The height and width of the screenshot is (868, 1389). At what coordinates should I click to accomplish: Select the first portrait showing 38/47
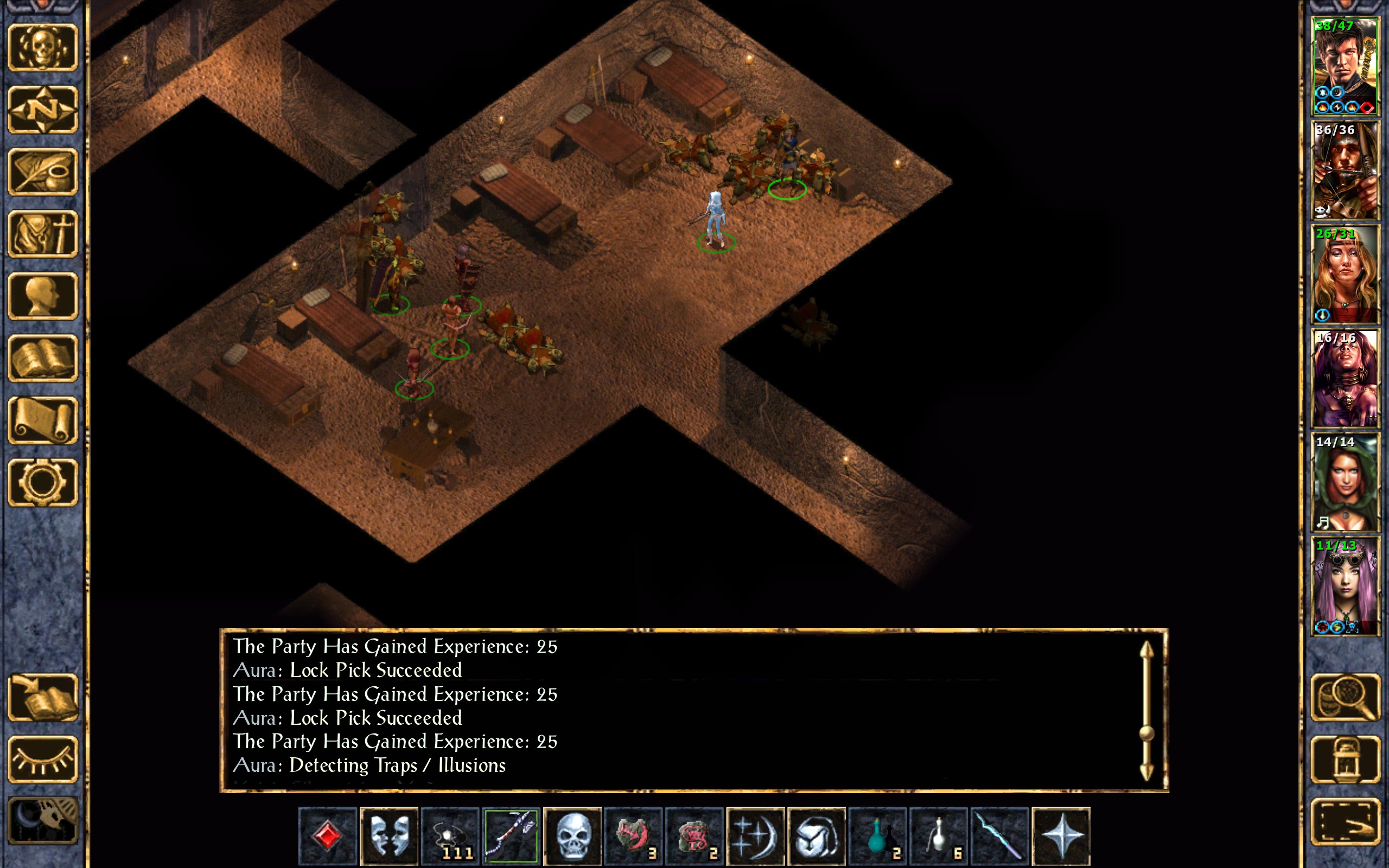click(1345, 67)
